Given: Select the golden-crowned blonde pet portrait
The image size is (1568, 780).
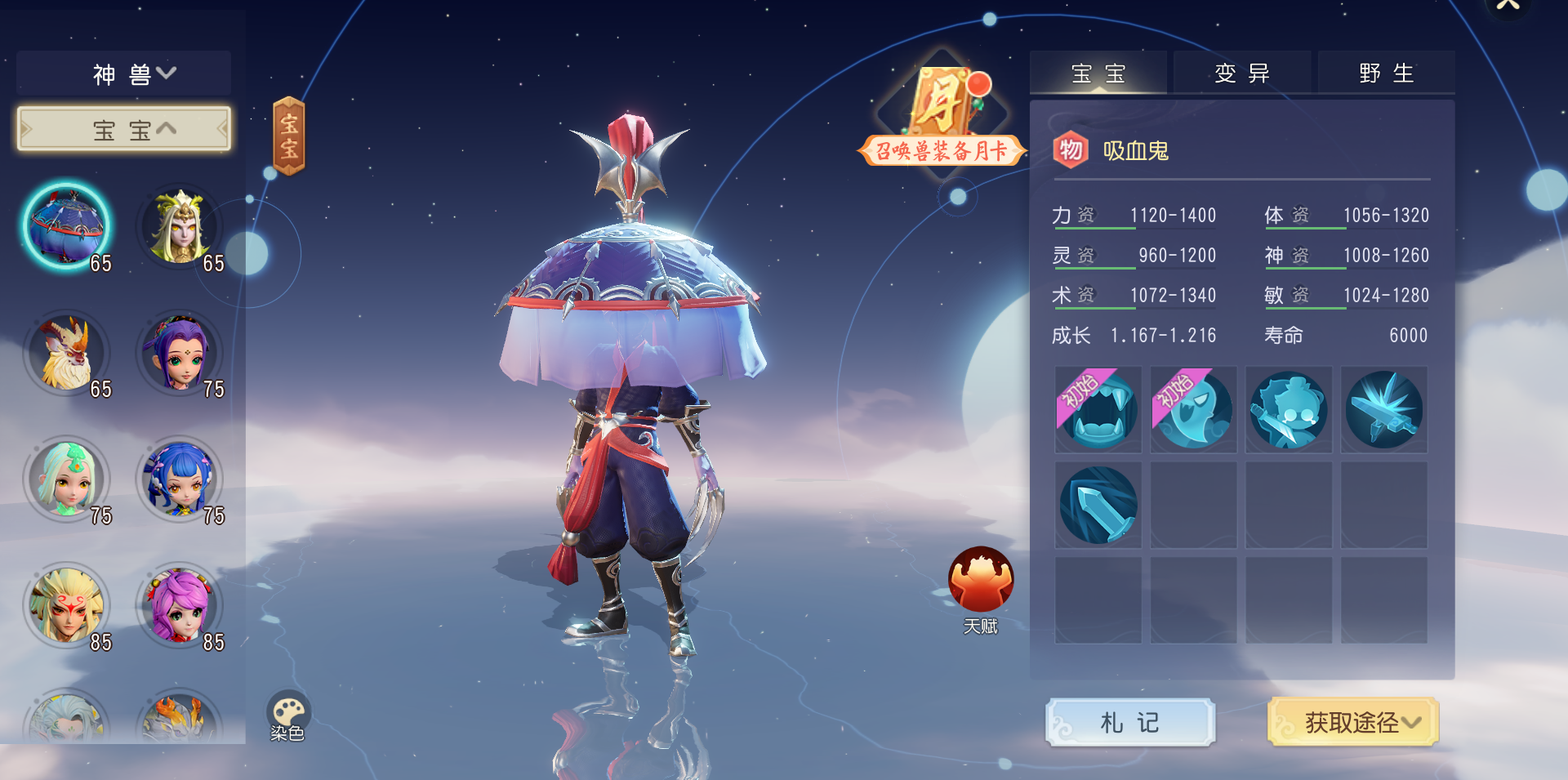Looking at the screenshot, I should [x=180, y=227].
